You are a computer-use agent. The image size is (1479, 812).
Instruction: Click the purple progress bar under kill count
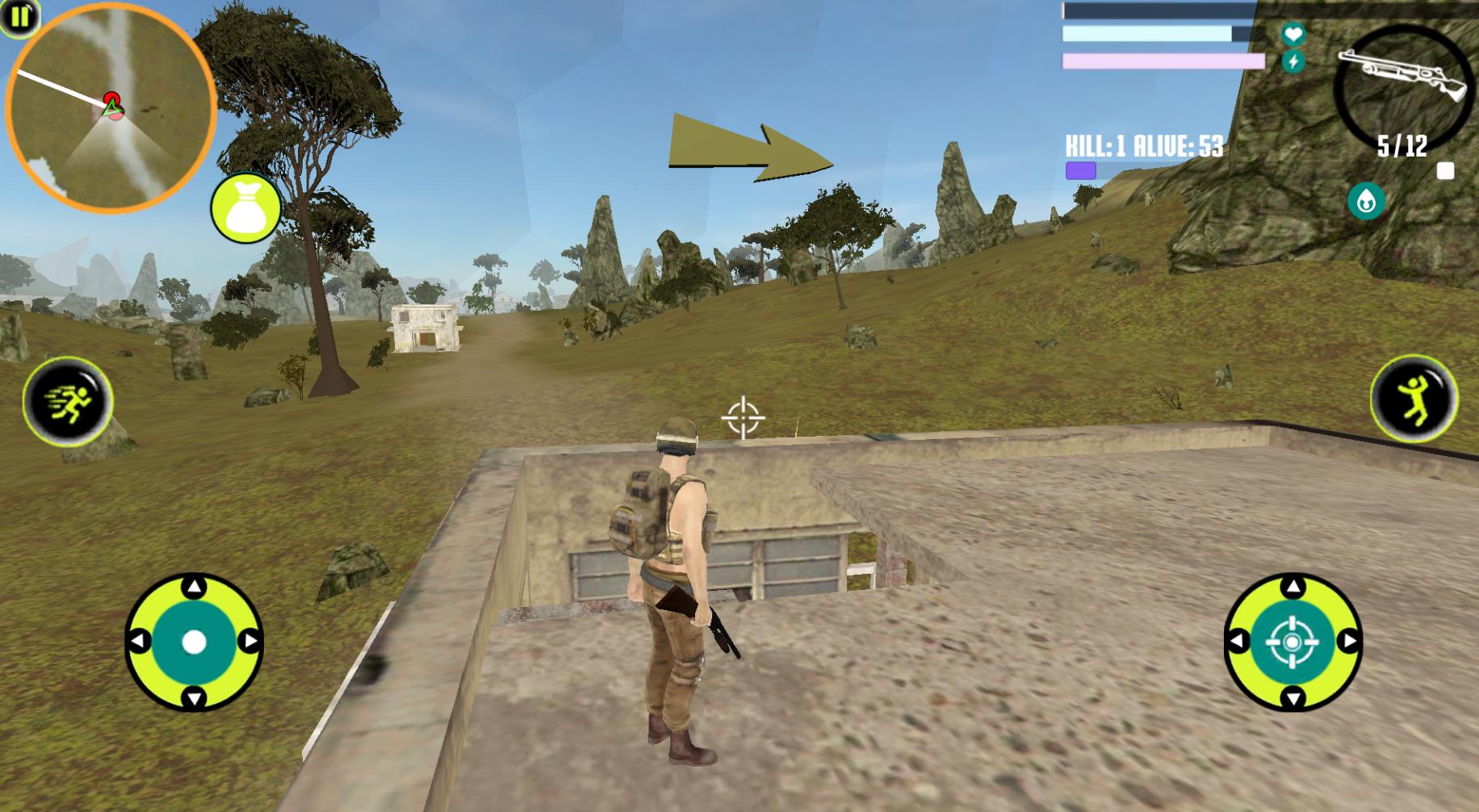(1080, 170)
